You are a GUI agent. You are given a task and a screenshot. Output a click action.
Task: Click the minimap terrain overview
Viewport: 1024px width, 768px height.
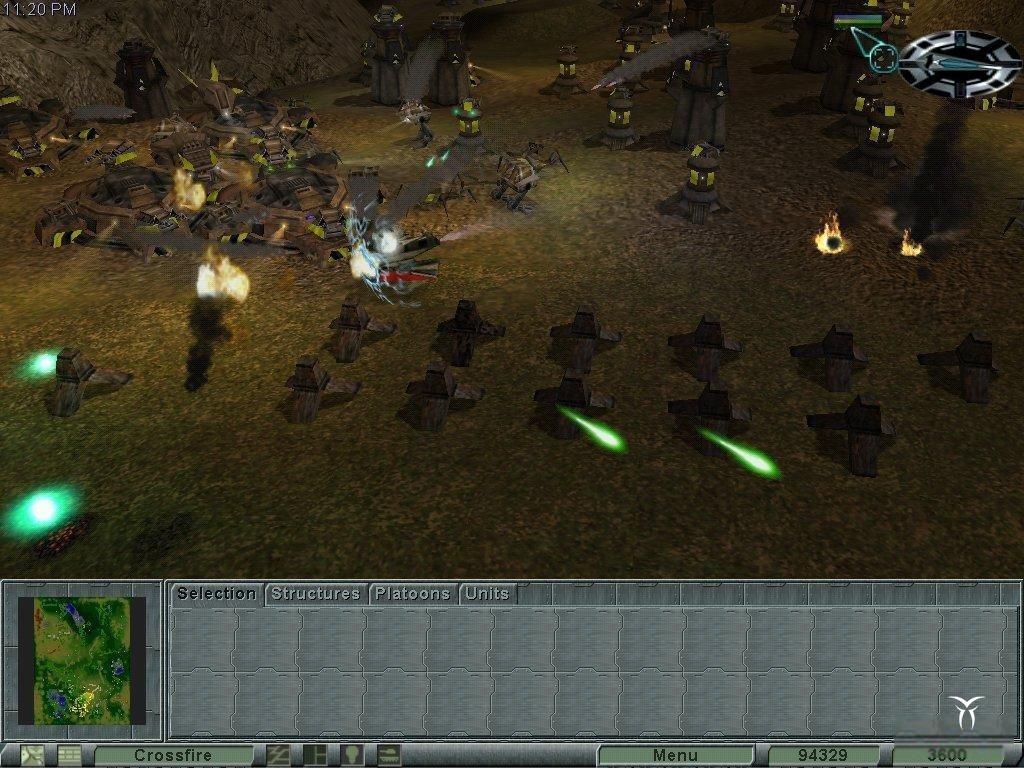click(x=82, y=661)
